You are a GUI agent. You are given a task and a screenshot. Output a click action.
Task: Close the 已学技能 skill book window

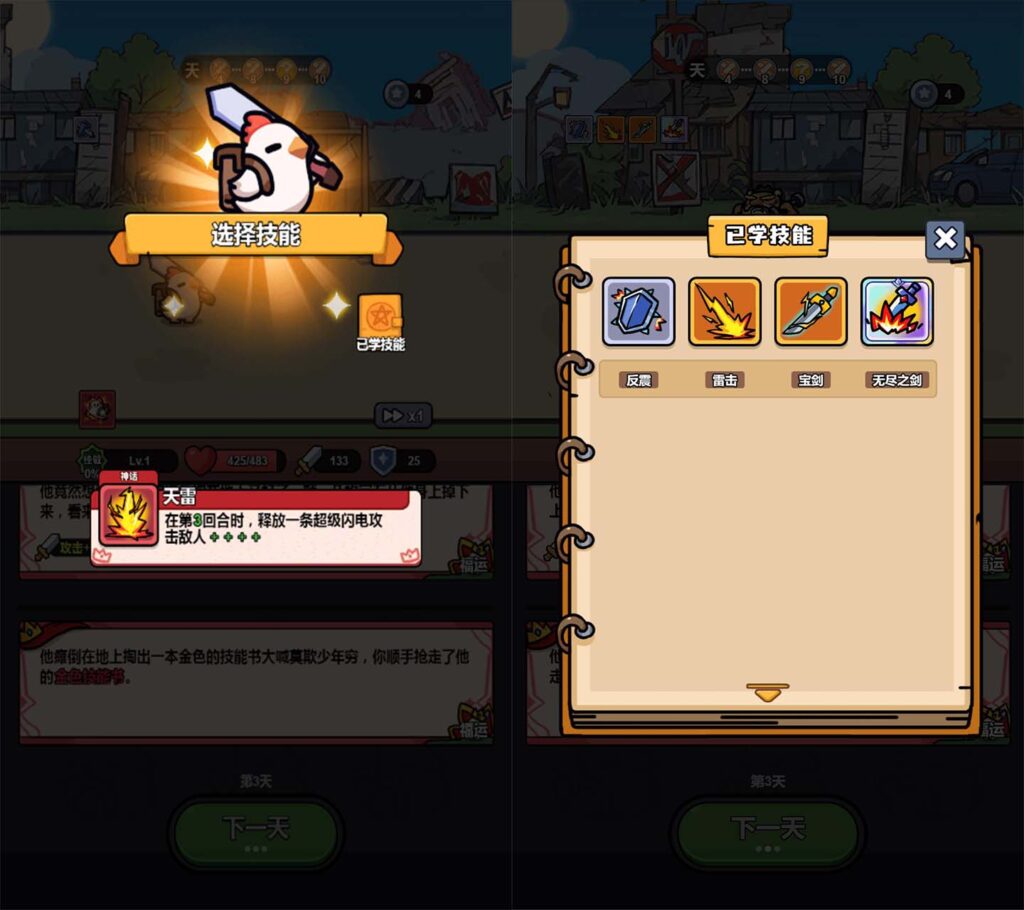(x=944, y=240)
